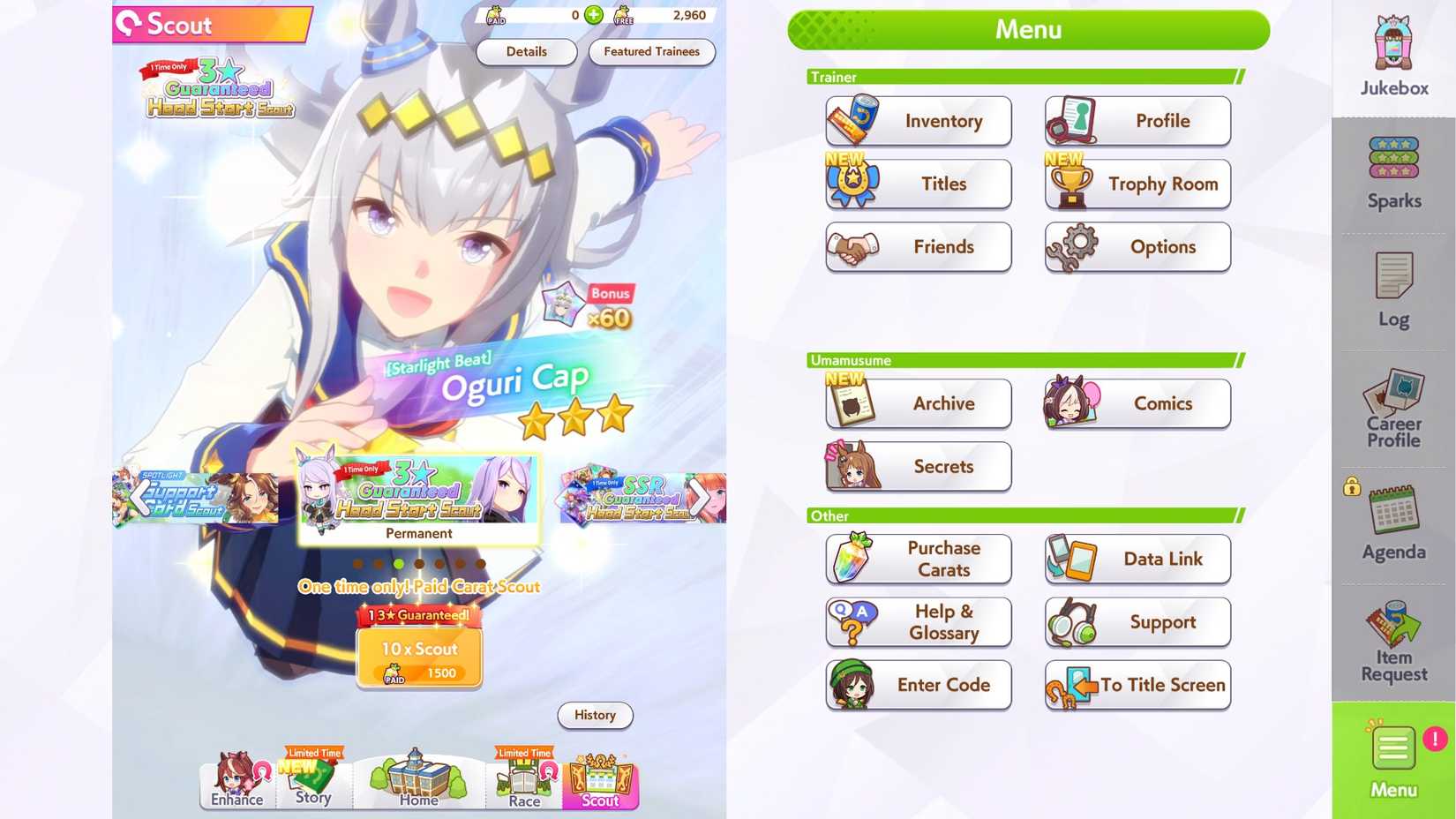Open Enter Code screen

[918, 685]
